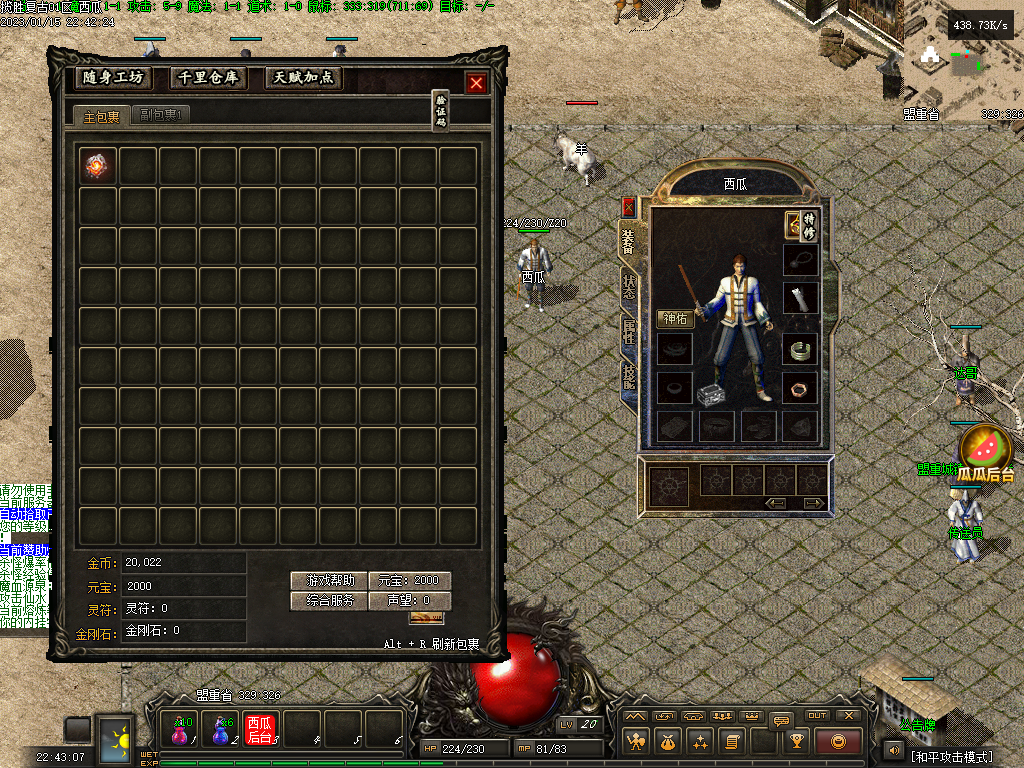Viewport: 1024px width, 768px height.
Task: Close the inventory bag window
Action: coord(476,84)
